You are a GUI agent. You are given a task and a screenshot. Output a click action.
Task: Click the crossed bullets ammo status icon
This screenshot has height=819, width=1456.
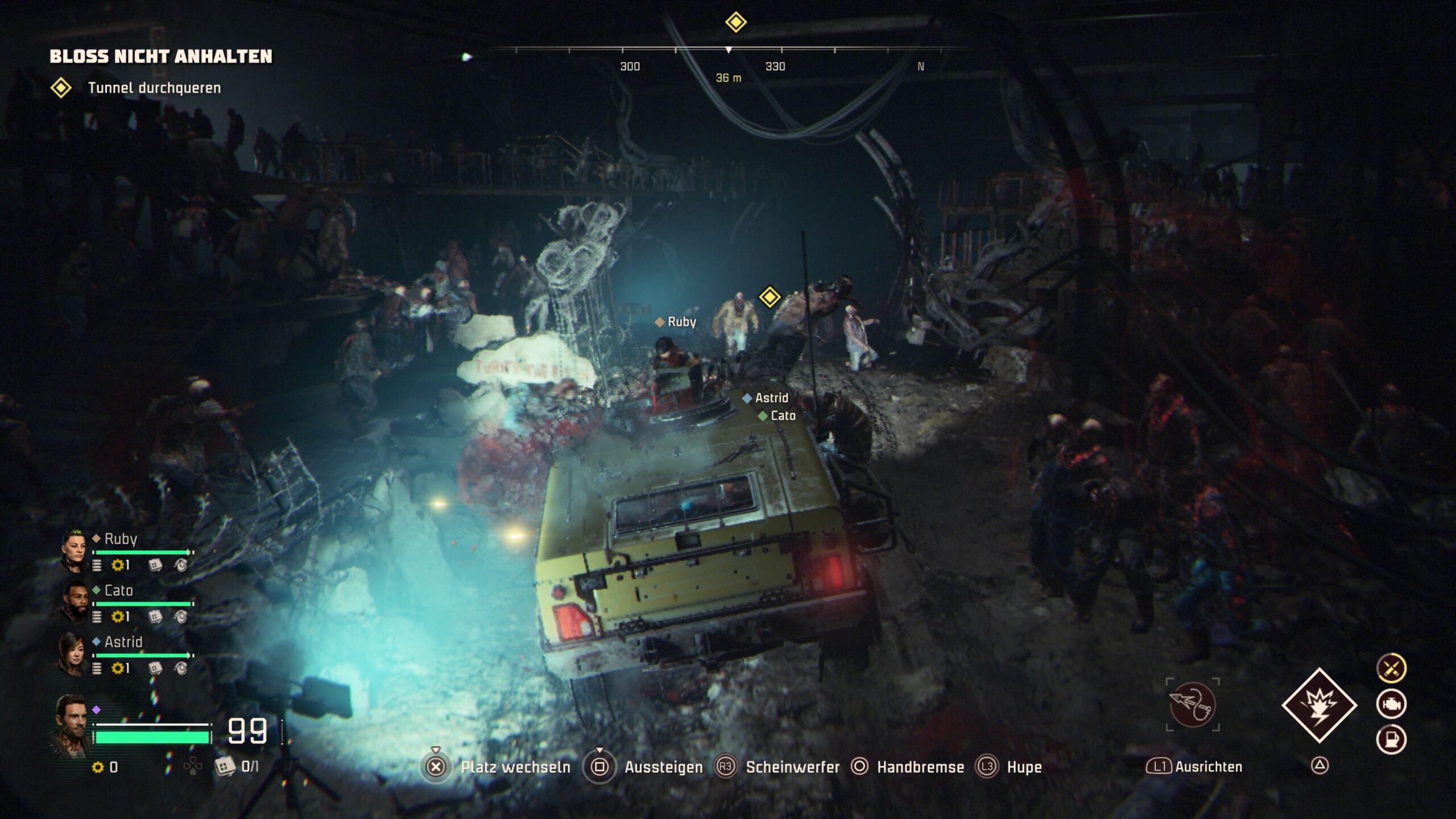tap(1391, 668)
